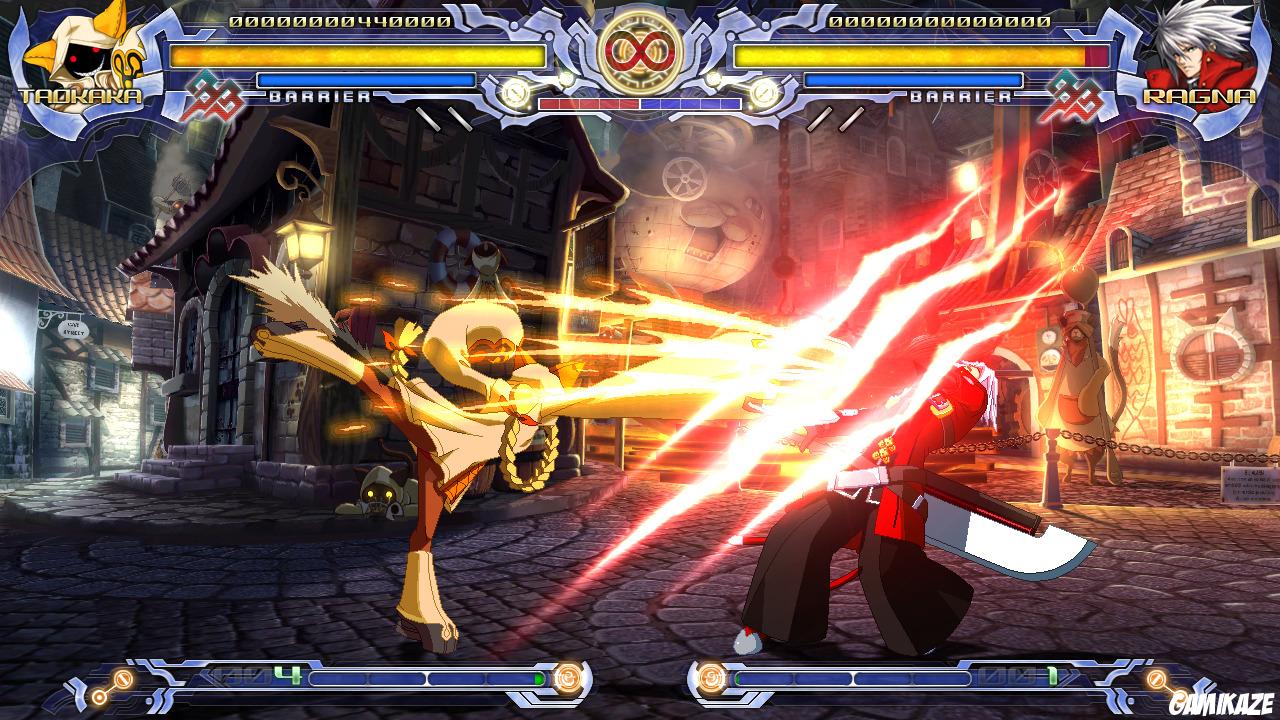Click the glowing dial right of the round indicator
The image size is (1280, 720).
[762, 94]
